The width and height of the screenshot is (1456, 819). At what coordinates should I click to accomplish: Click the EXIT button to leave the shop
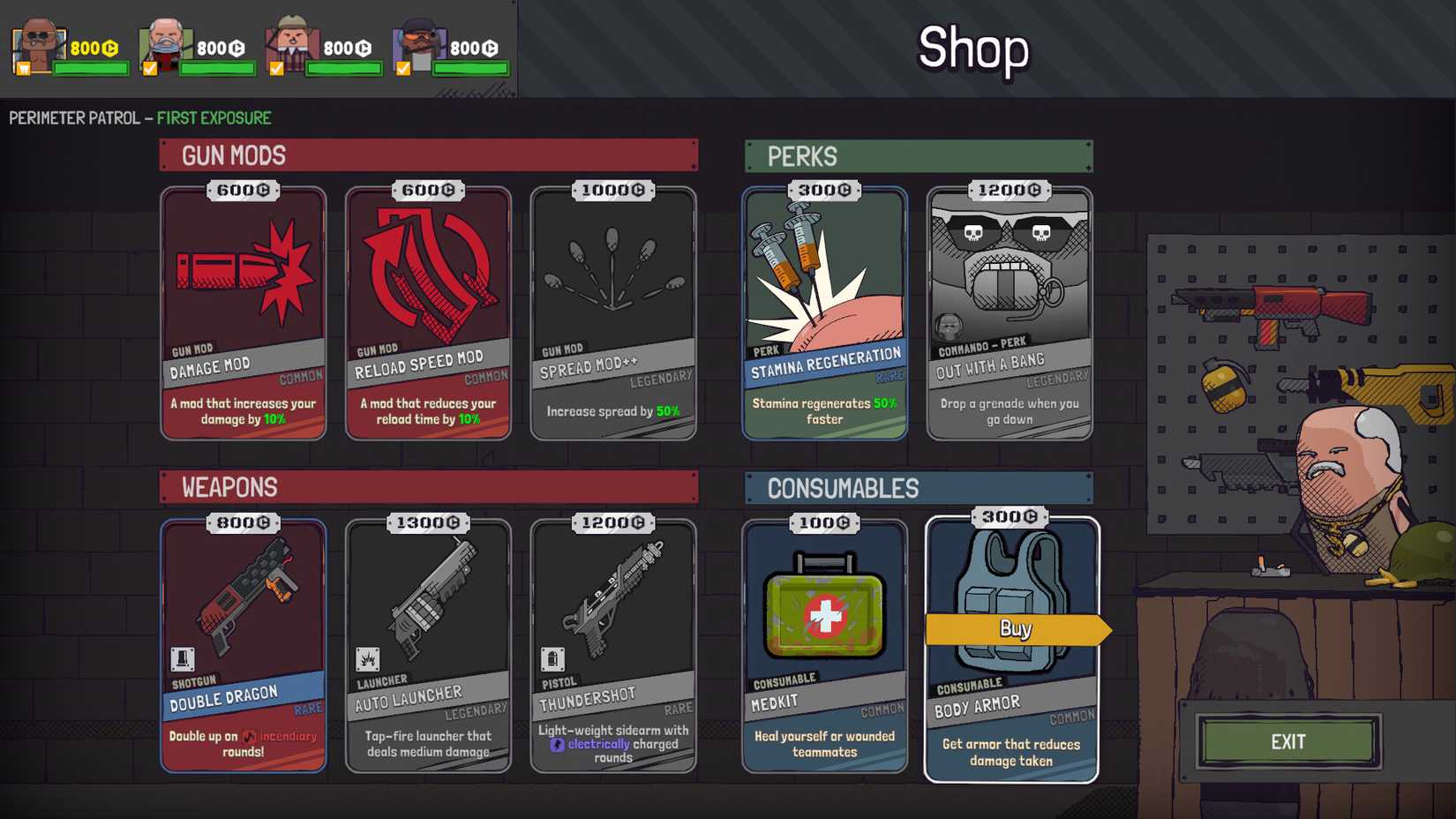(1288, 742)
